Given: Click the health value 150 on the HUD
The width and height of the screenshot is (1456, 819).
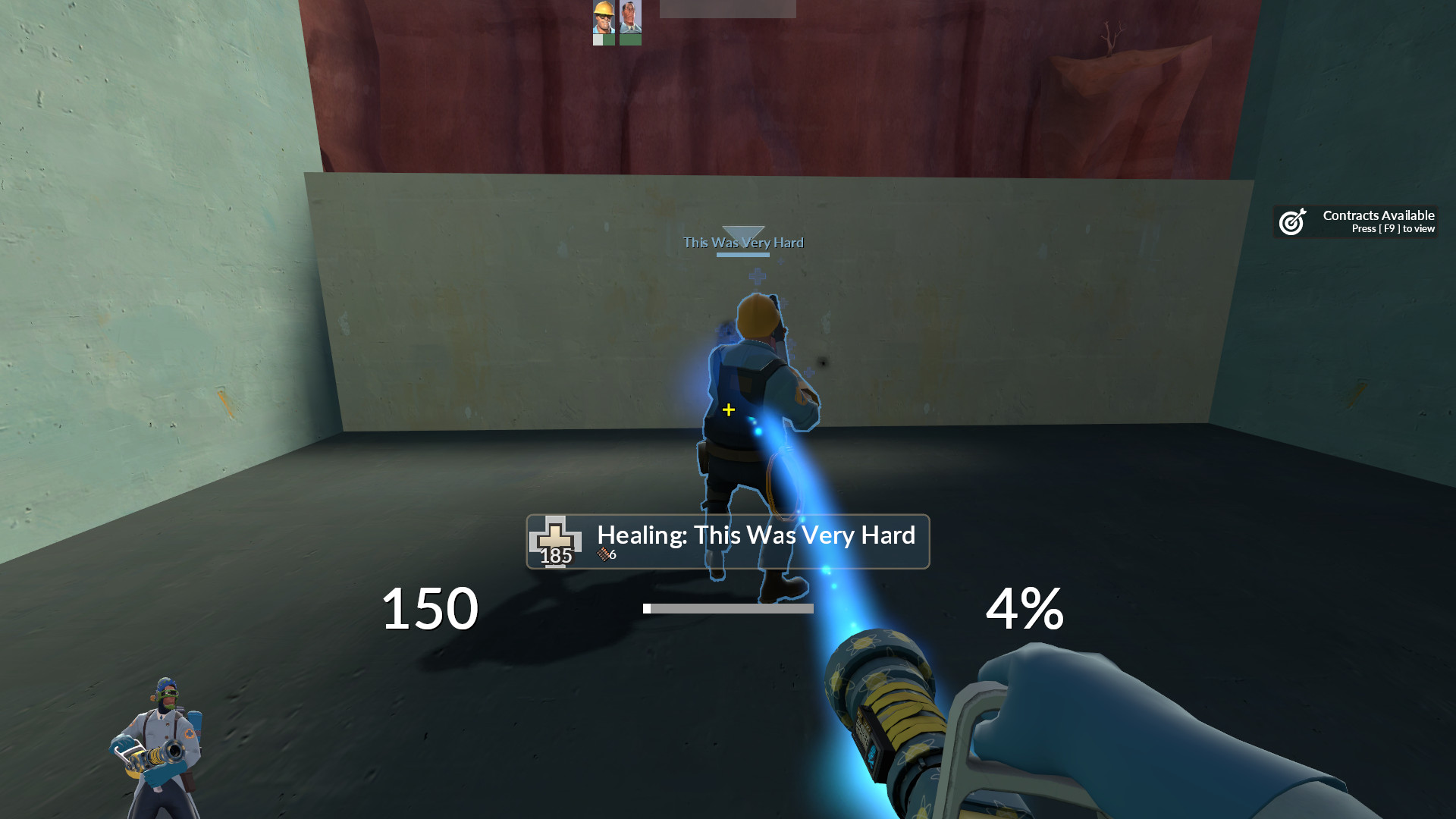Looking at the screenshot, I should pyautogui.click(x=429, y=608).
